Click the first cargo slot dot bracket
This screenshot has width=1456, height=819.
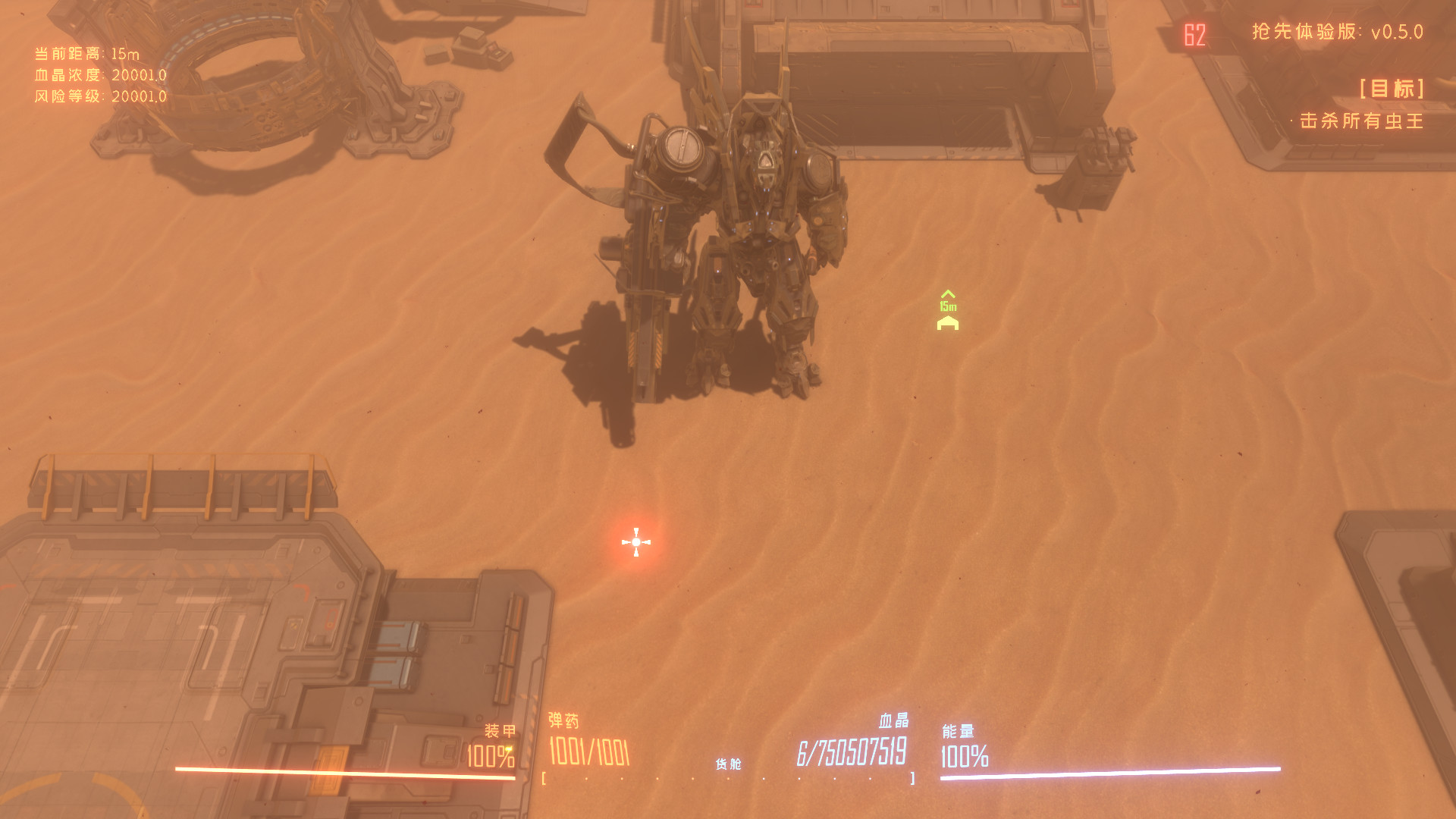click(544, 777)
